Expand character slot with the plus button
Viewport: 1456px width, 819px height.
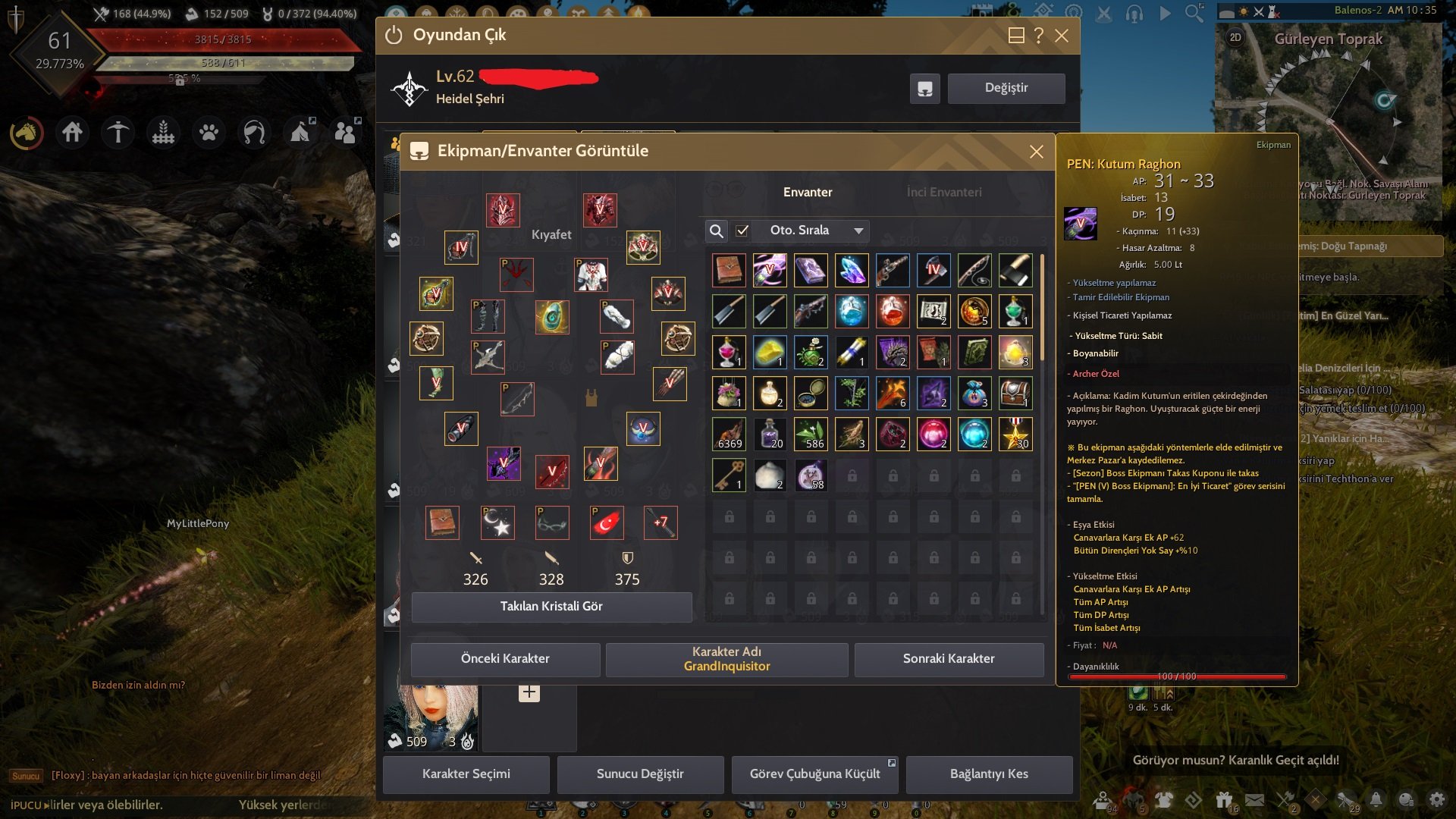pos(529,692)
